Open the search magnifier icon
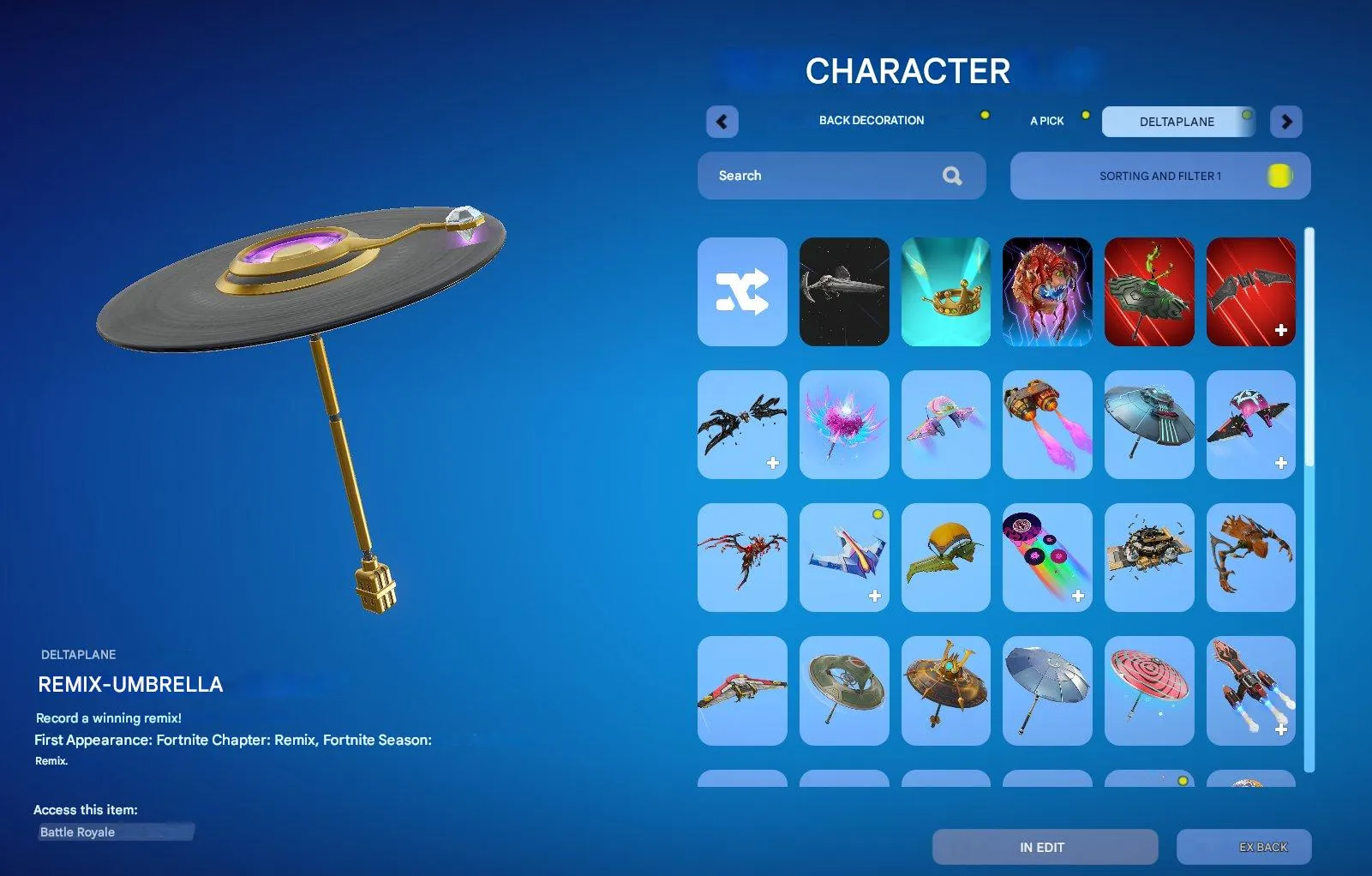 tap(953, 176)
